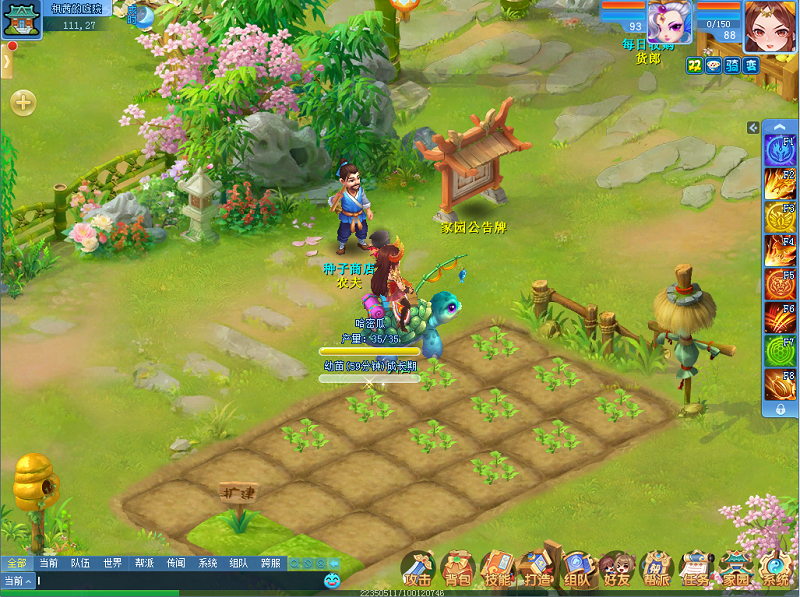This screenshot has height=597, width=800.
Task: Select the white-haired pet portrait
Action: pyautogui.click(x=669, y=22)
